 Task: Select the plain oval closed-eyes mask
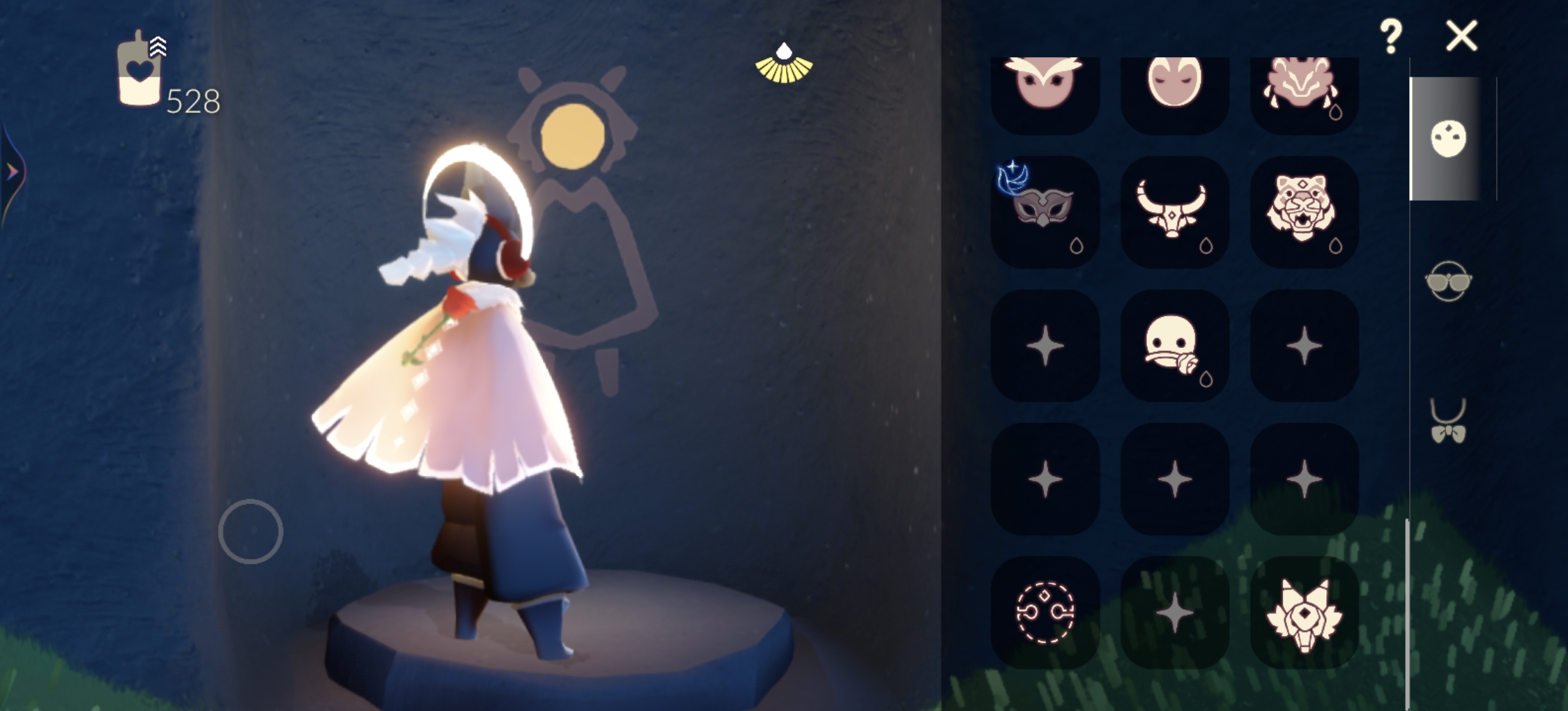tap(1174, 87)
